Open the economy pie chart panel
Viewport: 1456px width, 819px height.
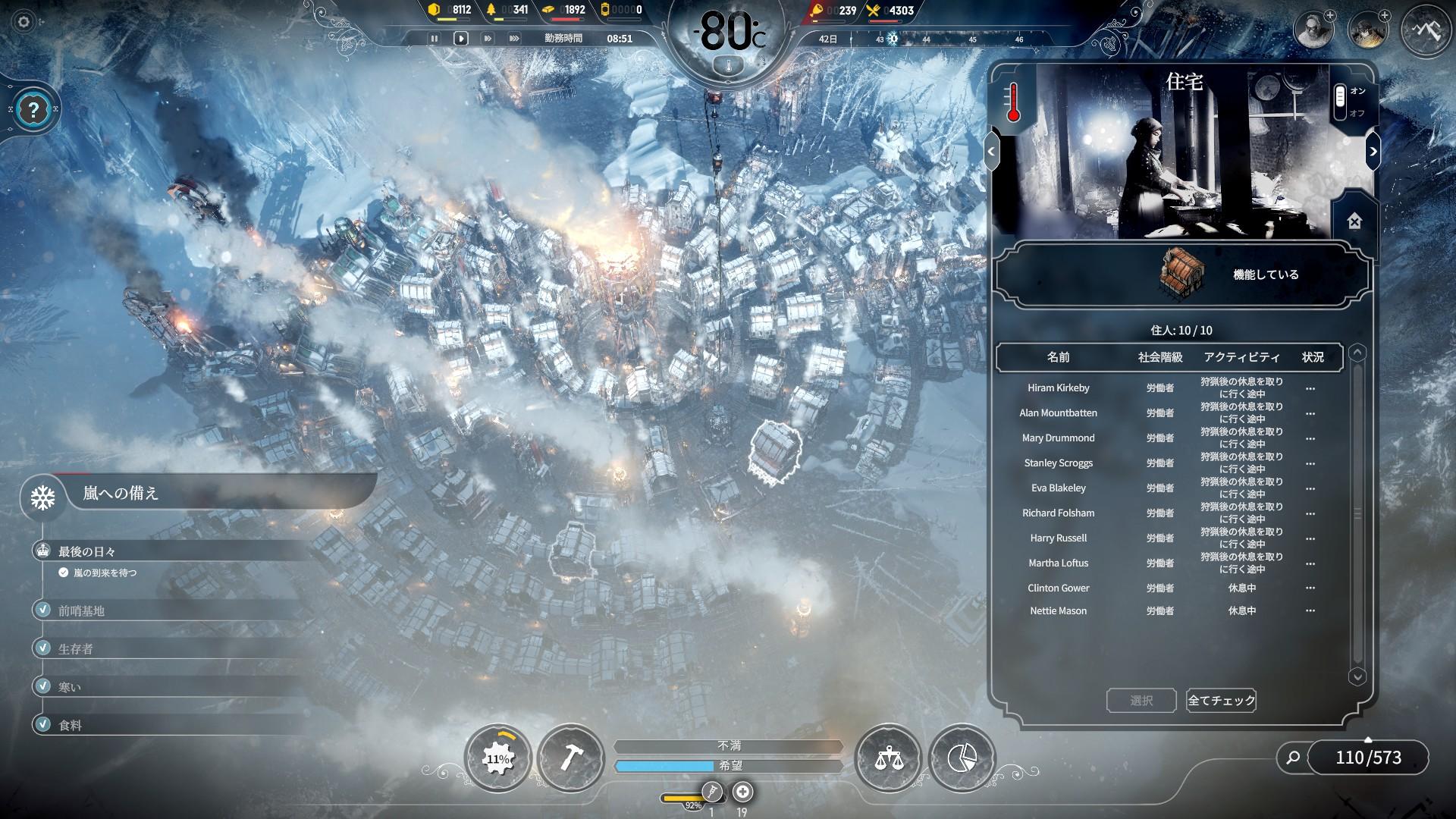(962, 758)
